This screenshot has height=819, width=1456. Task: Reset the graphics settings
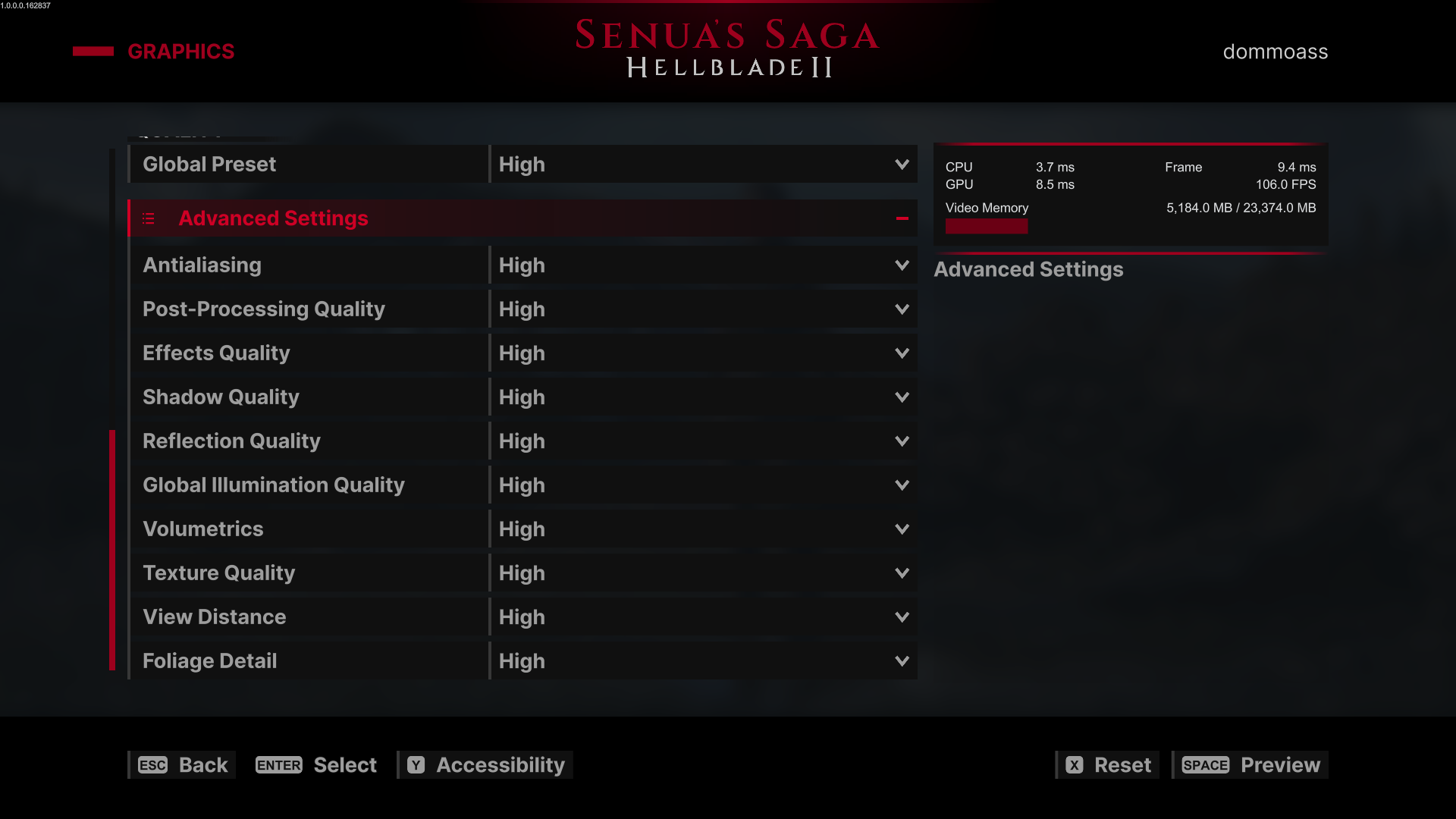(1108, 765)
